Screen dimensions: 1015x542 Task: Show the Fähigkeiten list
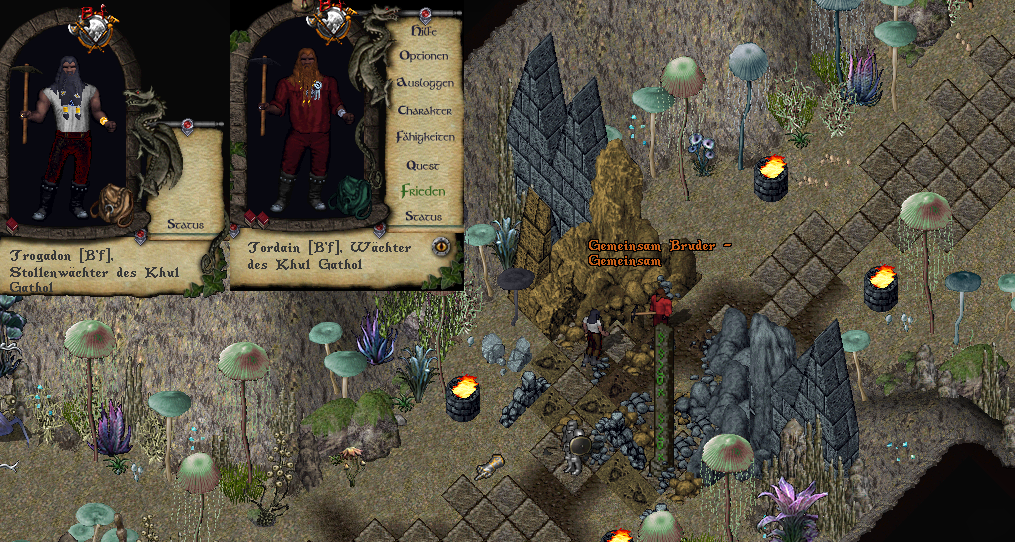[426, 136]
